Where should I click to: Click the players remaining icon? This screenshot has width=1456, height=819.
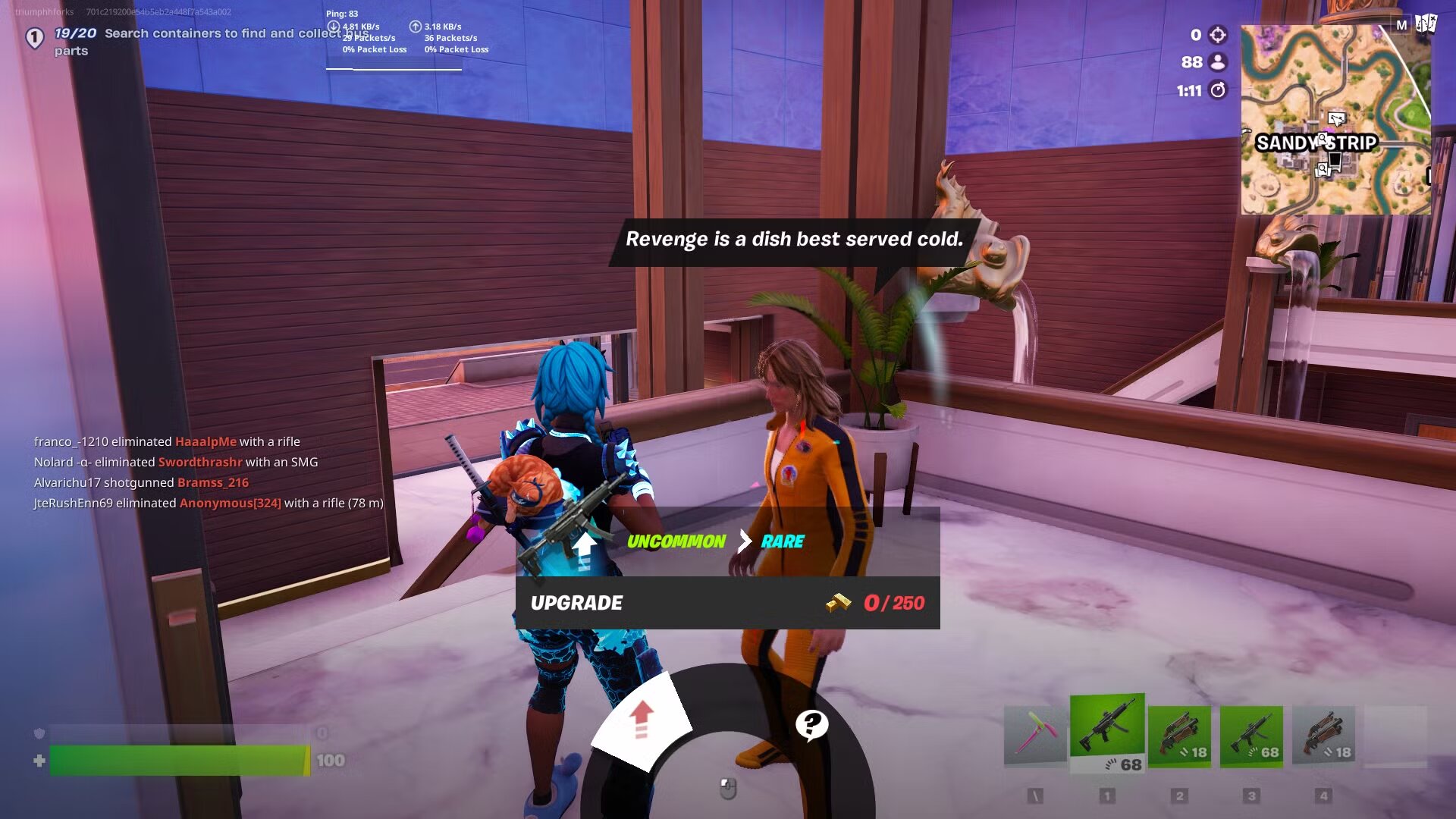click(1218, 63)
